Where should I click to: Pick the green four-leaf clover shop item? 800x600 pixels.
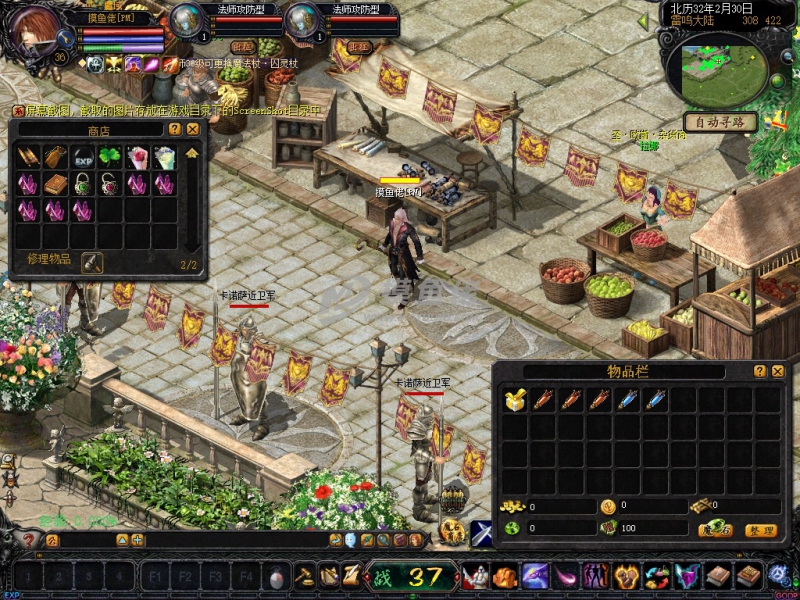(x=110, y=157)
